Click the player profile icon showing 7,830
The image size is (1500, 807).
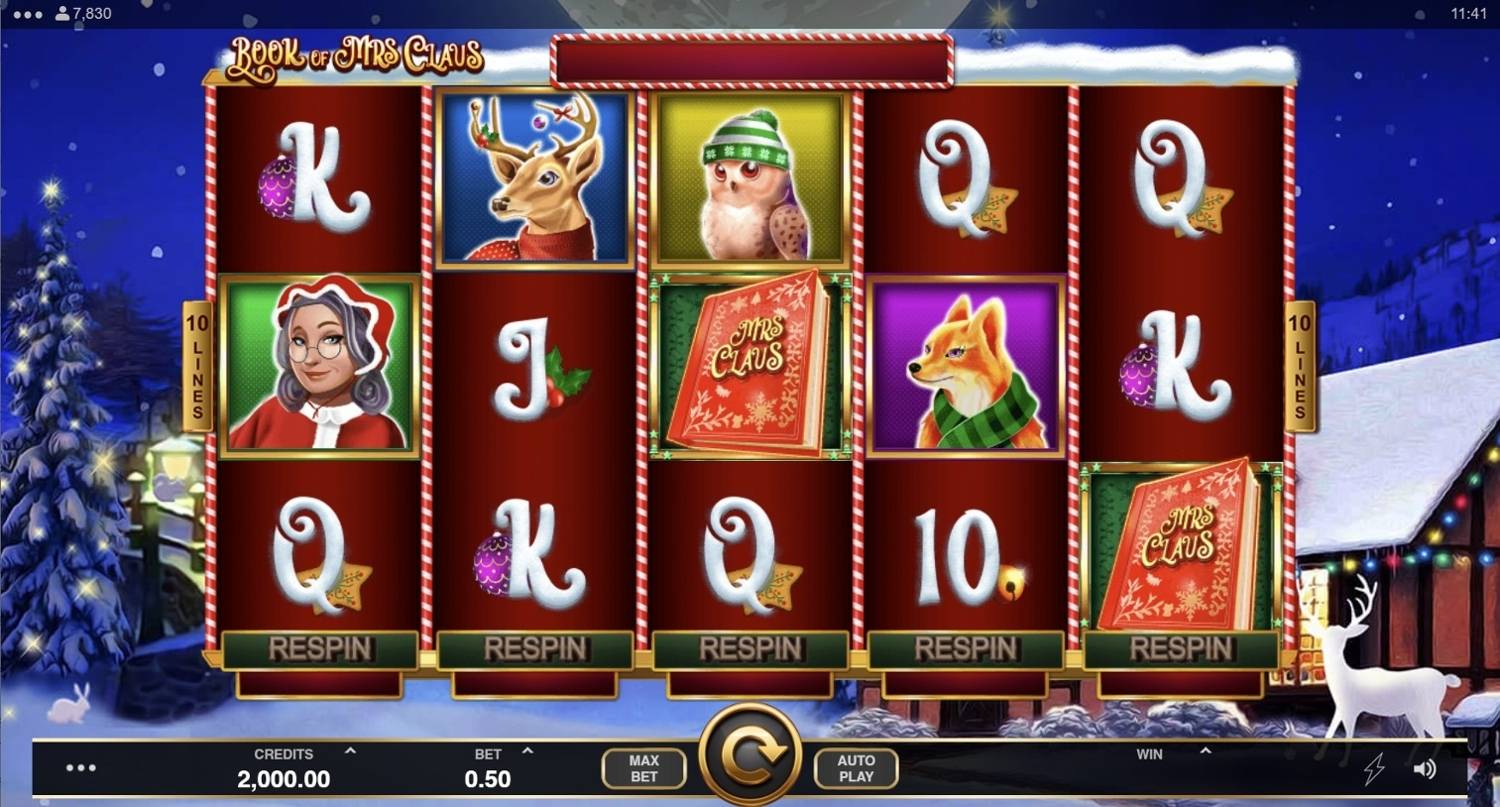(x=62, y=14)
